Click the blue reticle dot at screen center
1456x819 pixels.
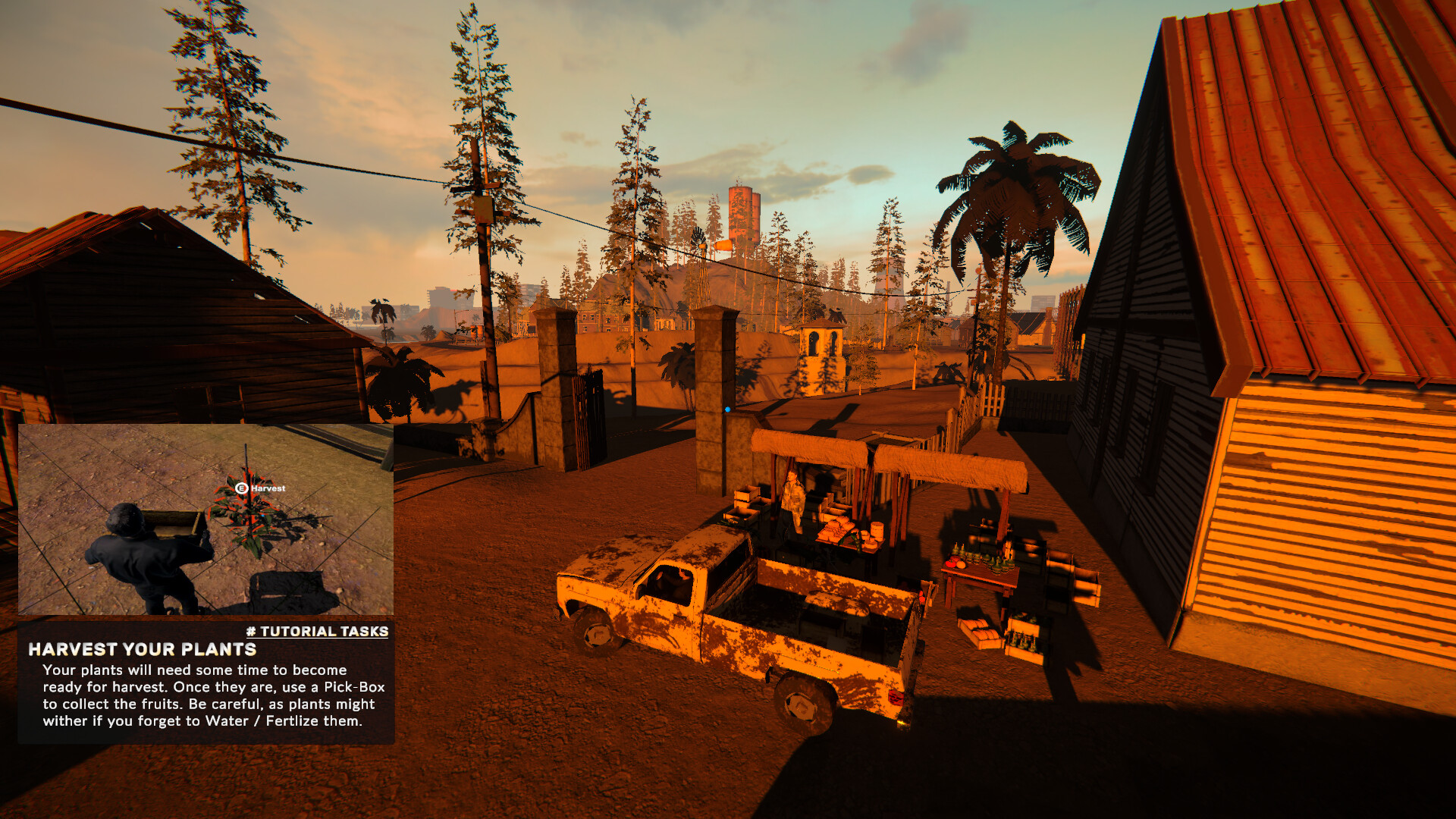tap(726, 408)
